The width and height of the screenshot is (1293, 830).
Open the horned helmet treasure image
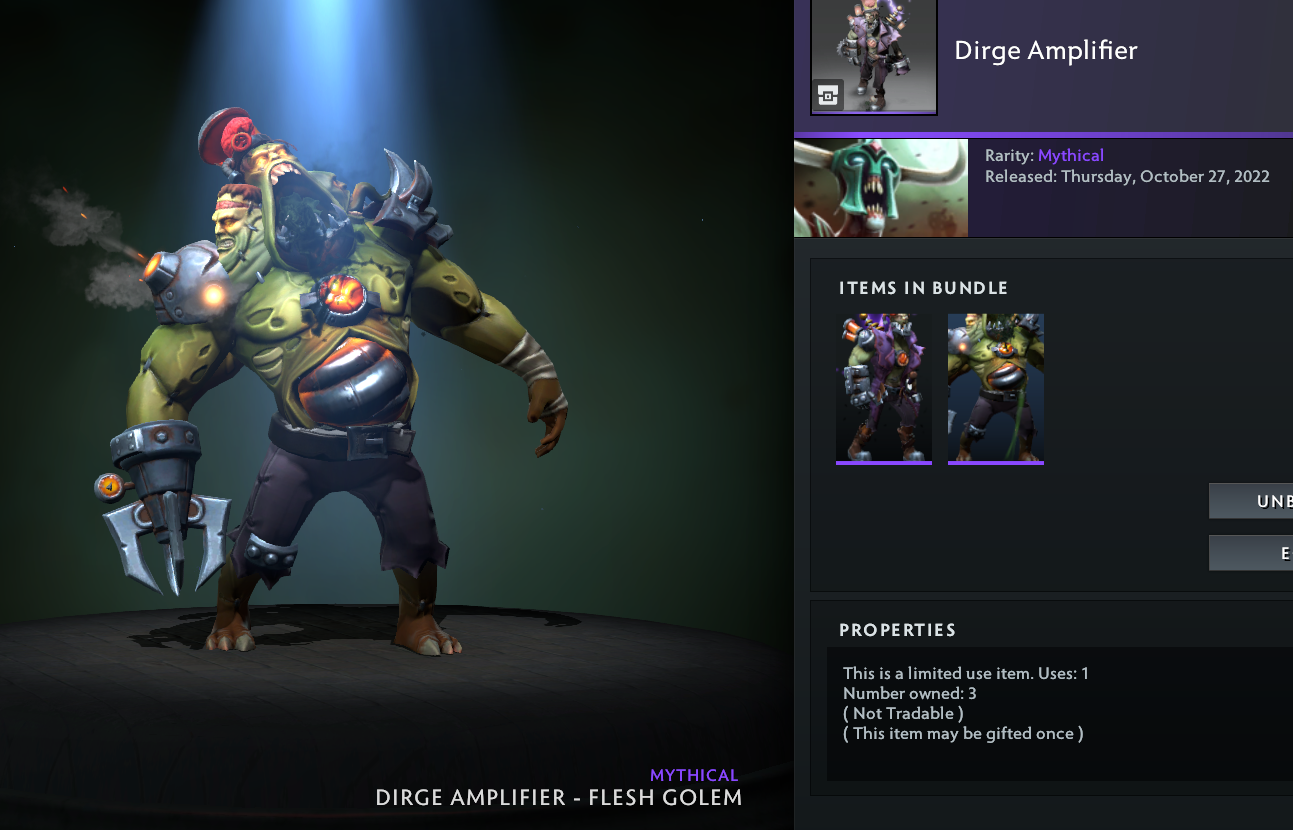click(881, 188)
